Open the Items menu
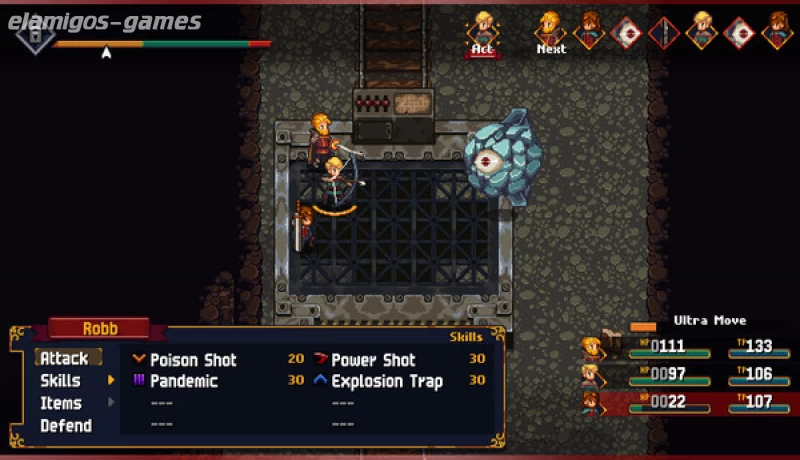 pos(61,403)
